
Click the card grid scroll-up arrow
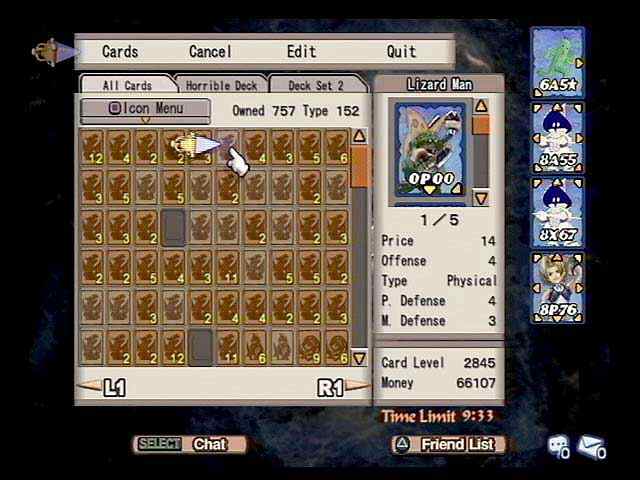pos(359,136)
